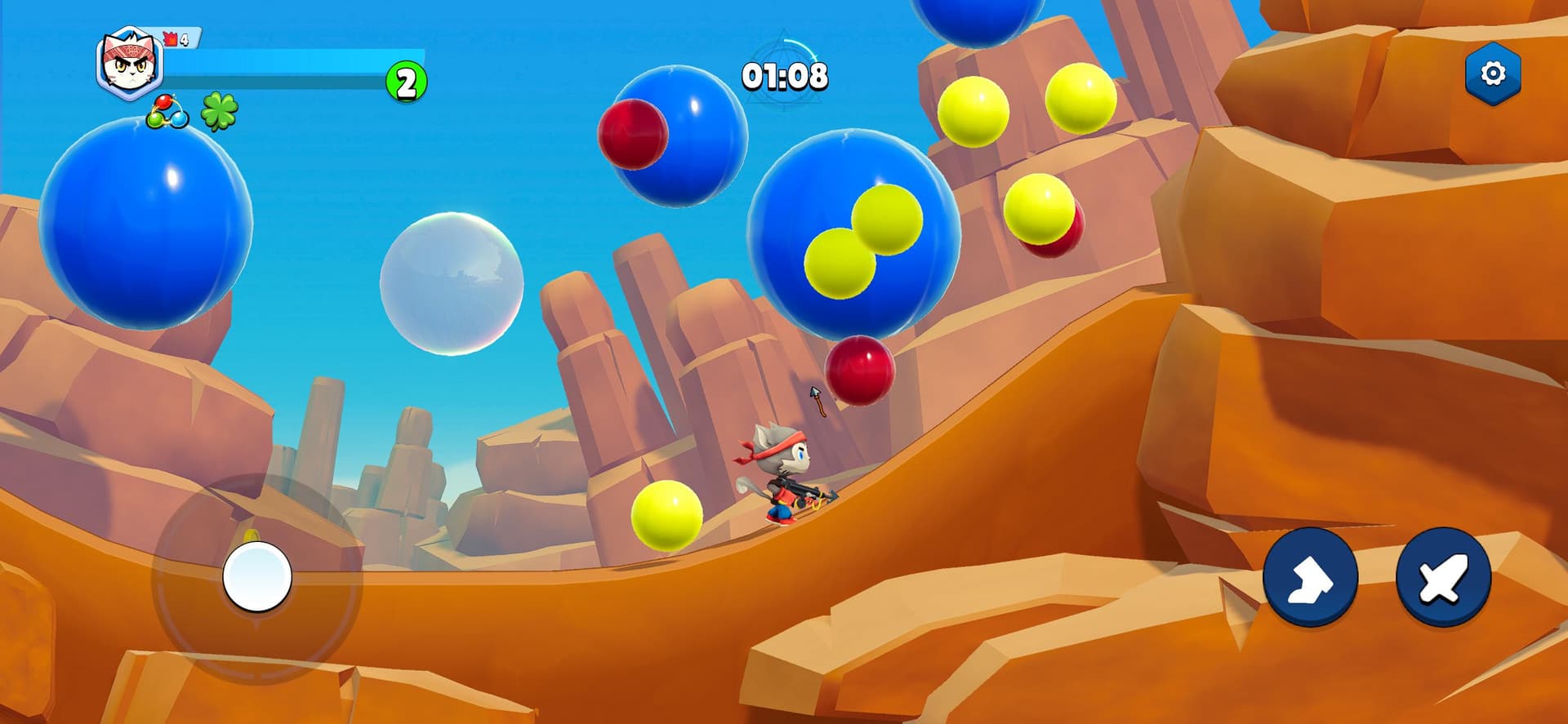Tap the colored orbs power-up icon
Viewport: 1568px width, 724px height.
[x=167, y=113]
